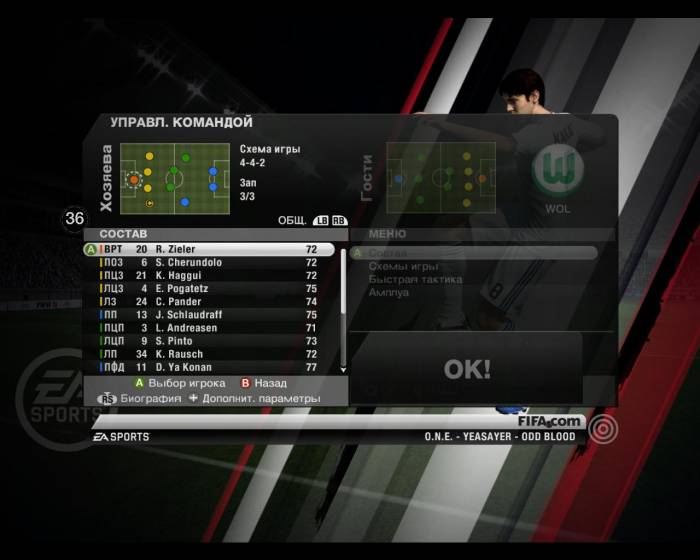The width and height of the screenshot is (700, 560).
Task: Choose K. Rausch in the lineup
Action: [x=210, y=354]
